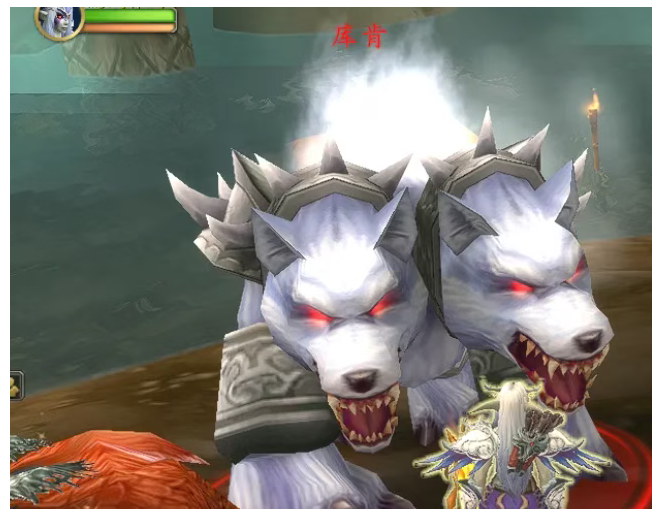Screen dimensions: 664x517
Task: Click the yellow icon on left edge
Action: click(x=16, y=385)
